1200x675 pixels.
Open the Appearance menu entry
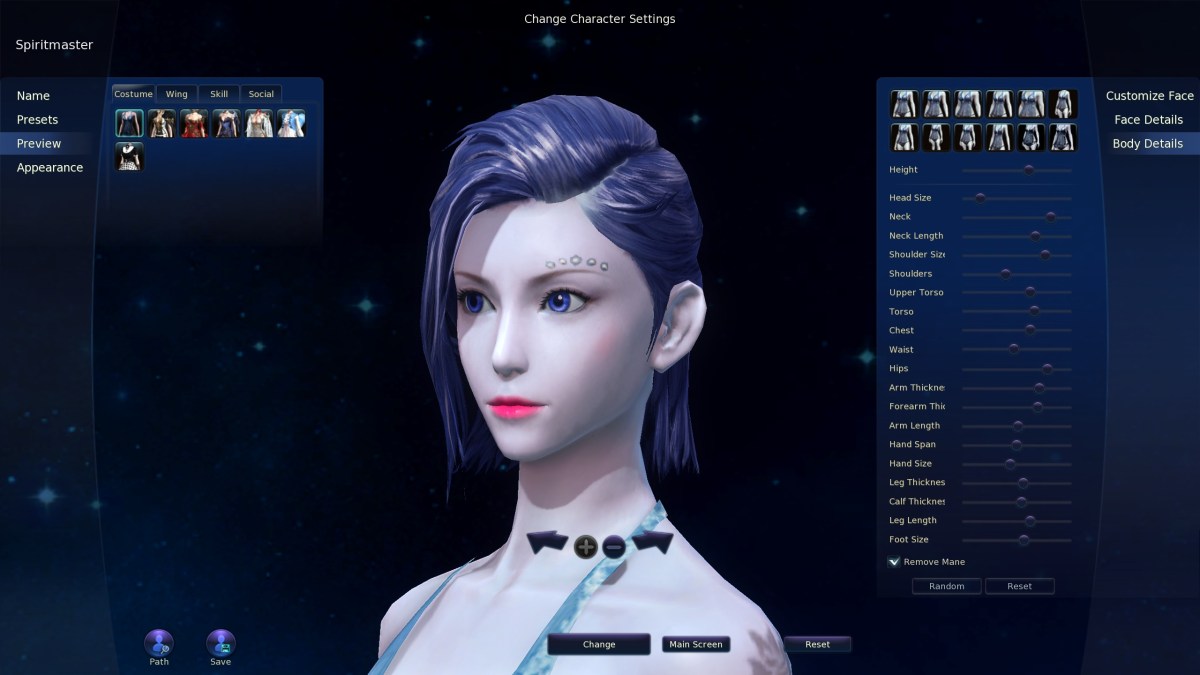point(49,168)
